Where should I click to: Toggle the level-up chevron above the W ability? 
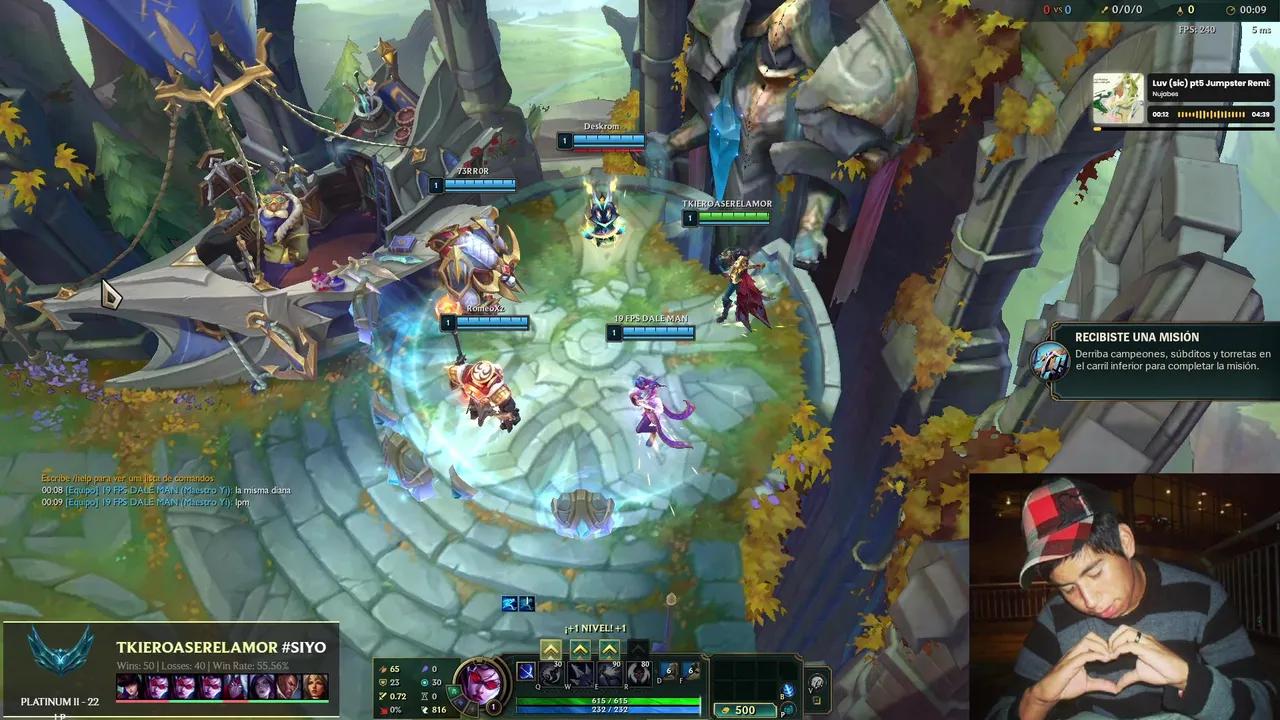click(x=580, y=650)
